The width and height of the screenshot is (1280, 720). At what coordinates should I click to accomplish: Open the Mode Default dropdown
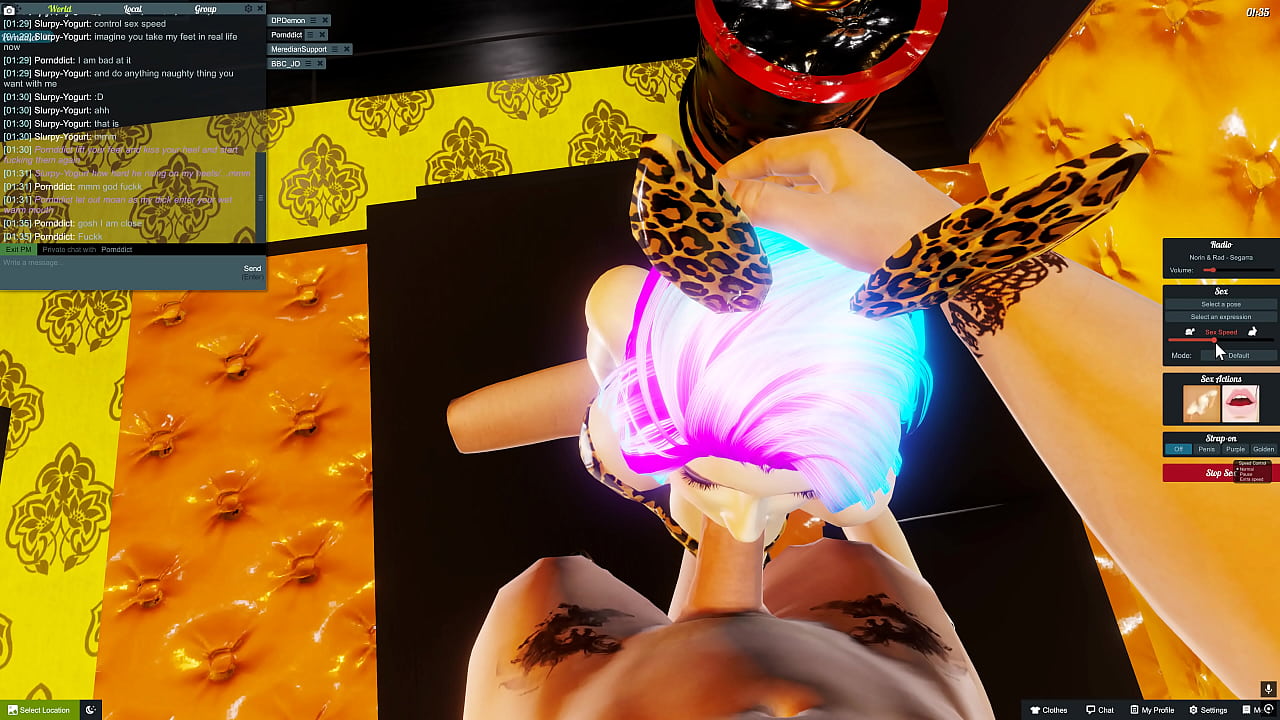[x=1239, y=355]
